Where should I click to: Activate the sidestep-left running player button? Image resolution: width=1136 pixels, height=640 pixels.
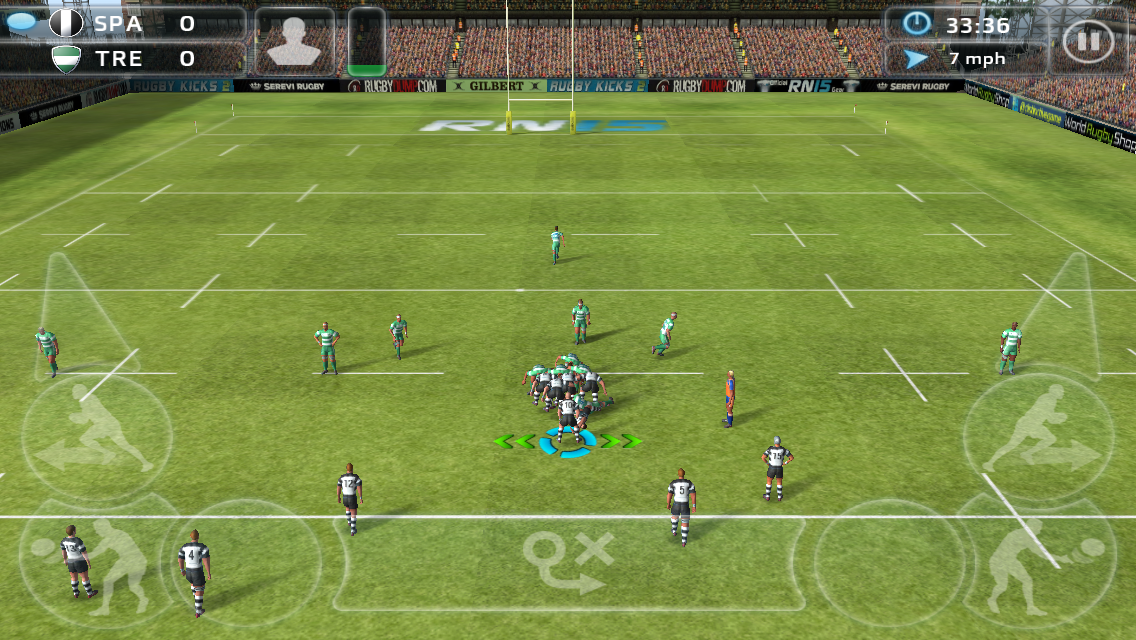point(97,440)
